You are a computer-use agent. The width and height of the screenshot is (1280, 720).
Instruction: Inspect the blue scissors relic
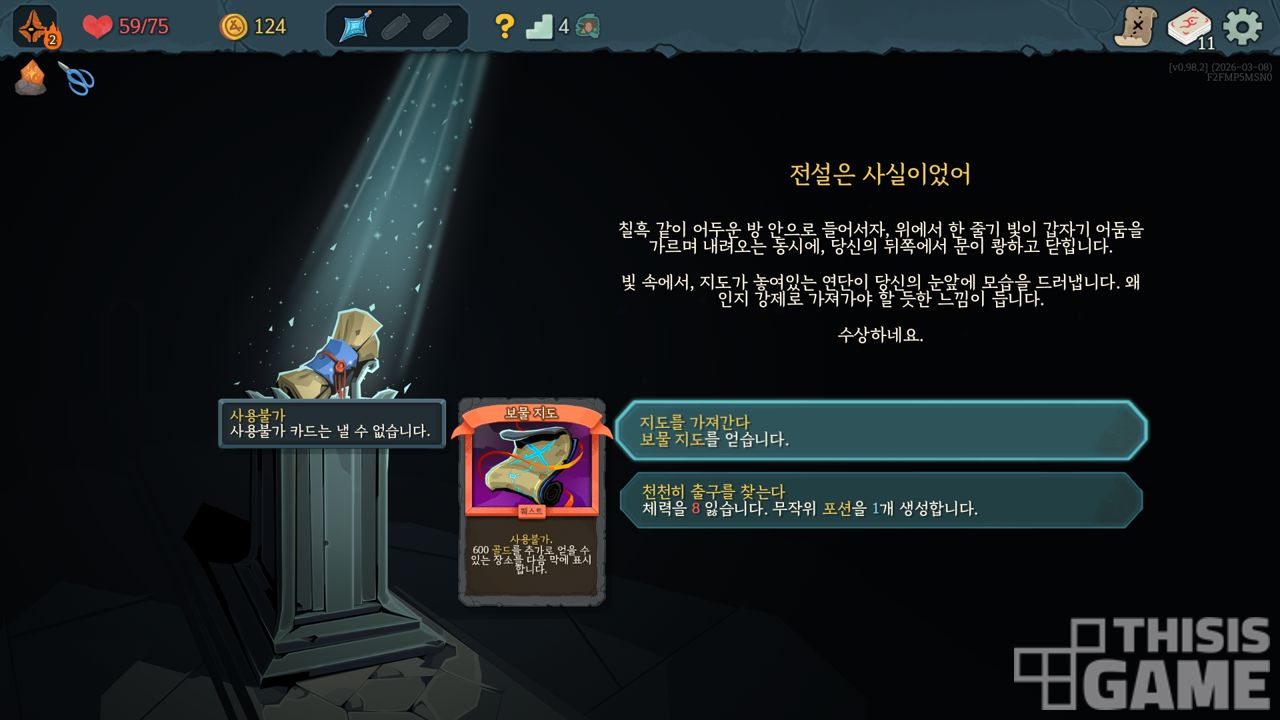pos(75,78)
